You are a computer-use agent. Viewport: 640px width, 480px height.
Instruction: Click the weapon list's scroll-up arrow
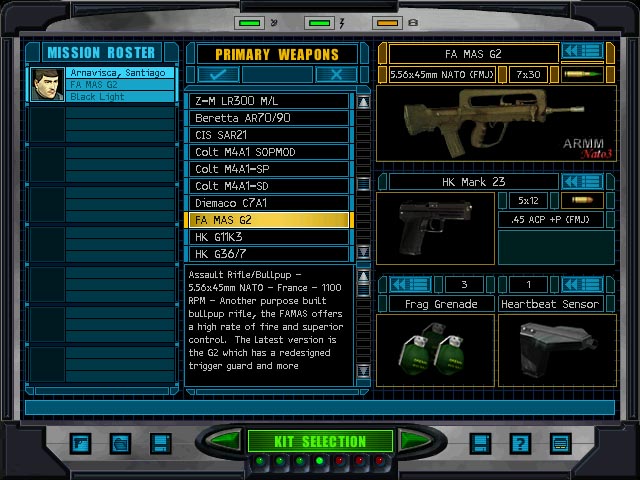click(363, 102)
